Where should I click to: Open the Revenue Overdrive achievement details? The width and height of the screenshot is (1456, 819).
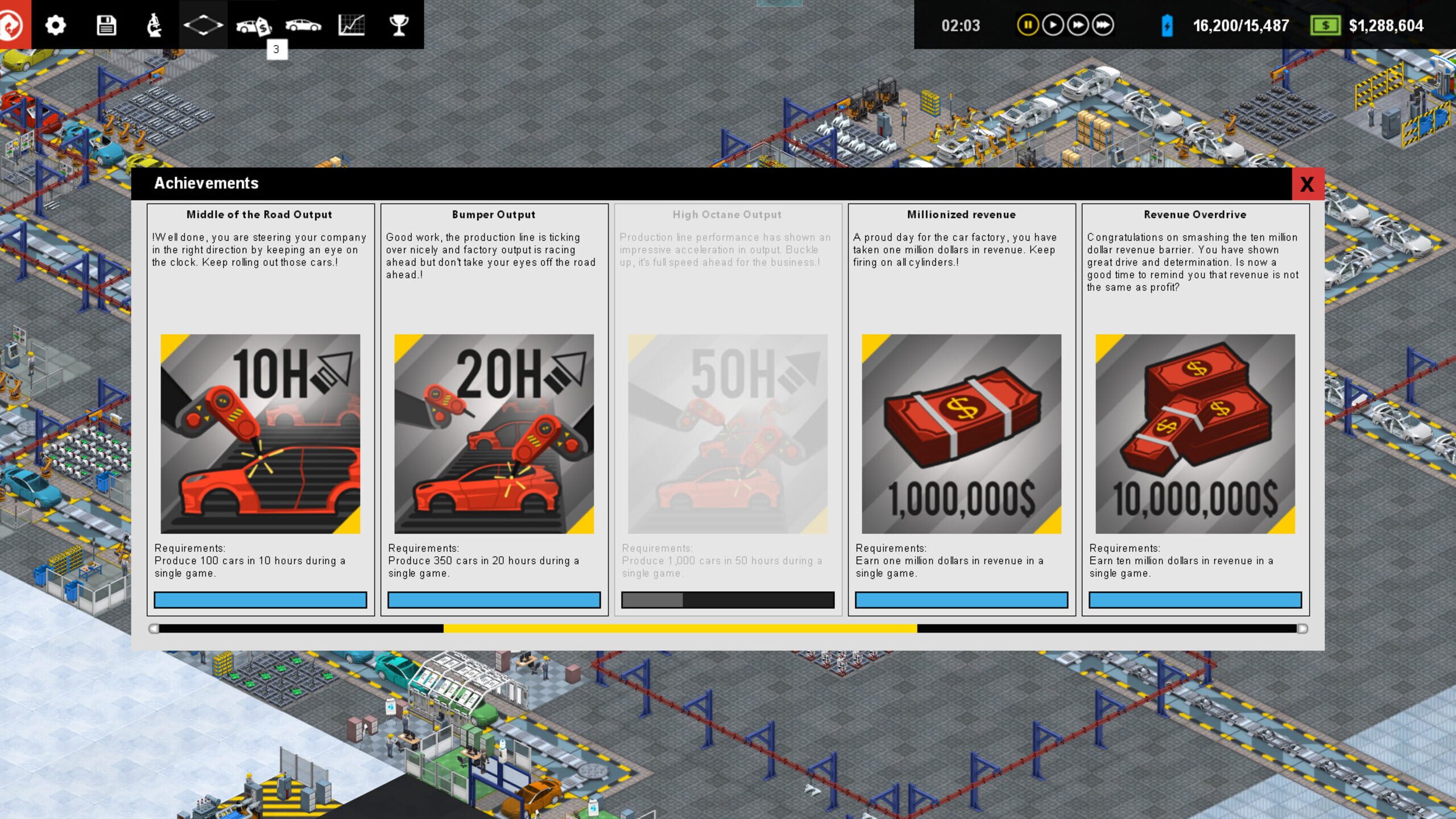[x=1194, y=409]
